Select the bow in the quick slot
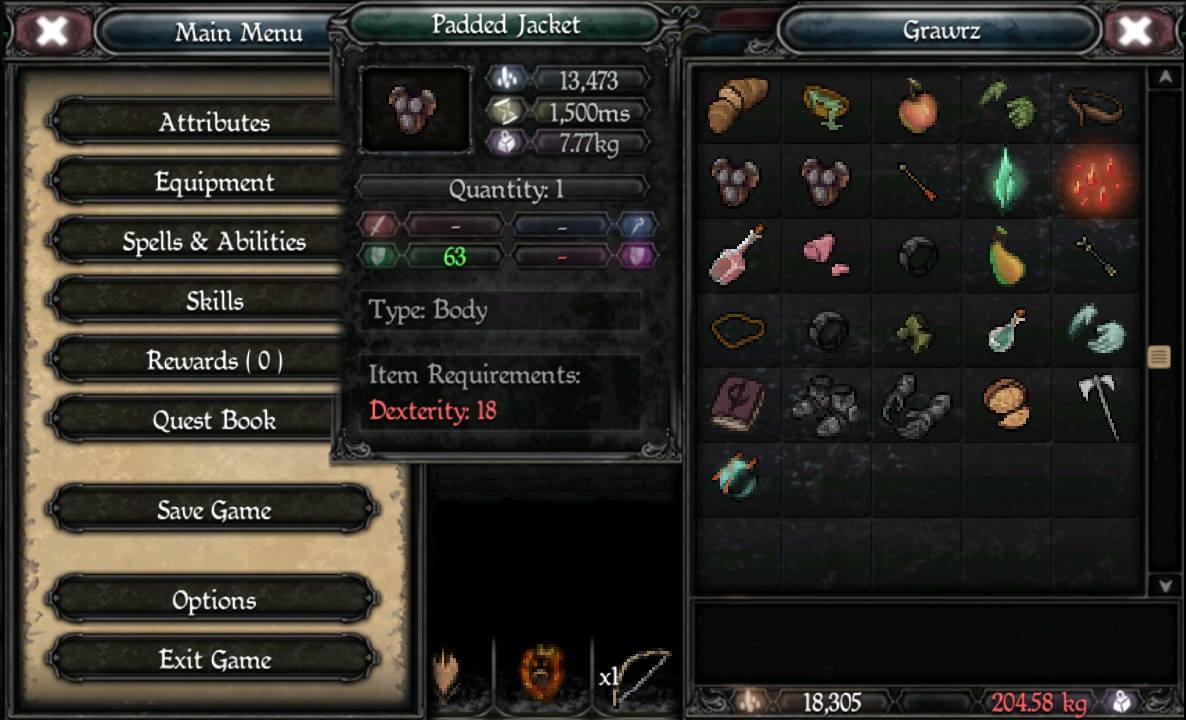Image resolution: width=1186 pixels, height=720 pixels. pos(640,675)
